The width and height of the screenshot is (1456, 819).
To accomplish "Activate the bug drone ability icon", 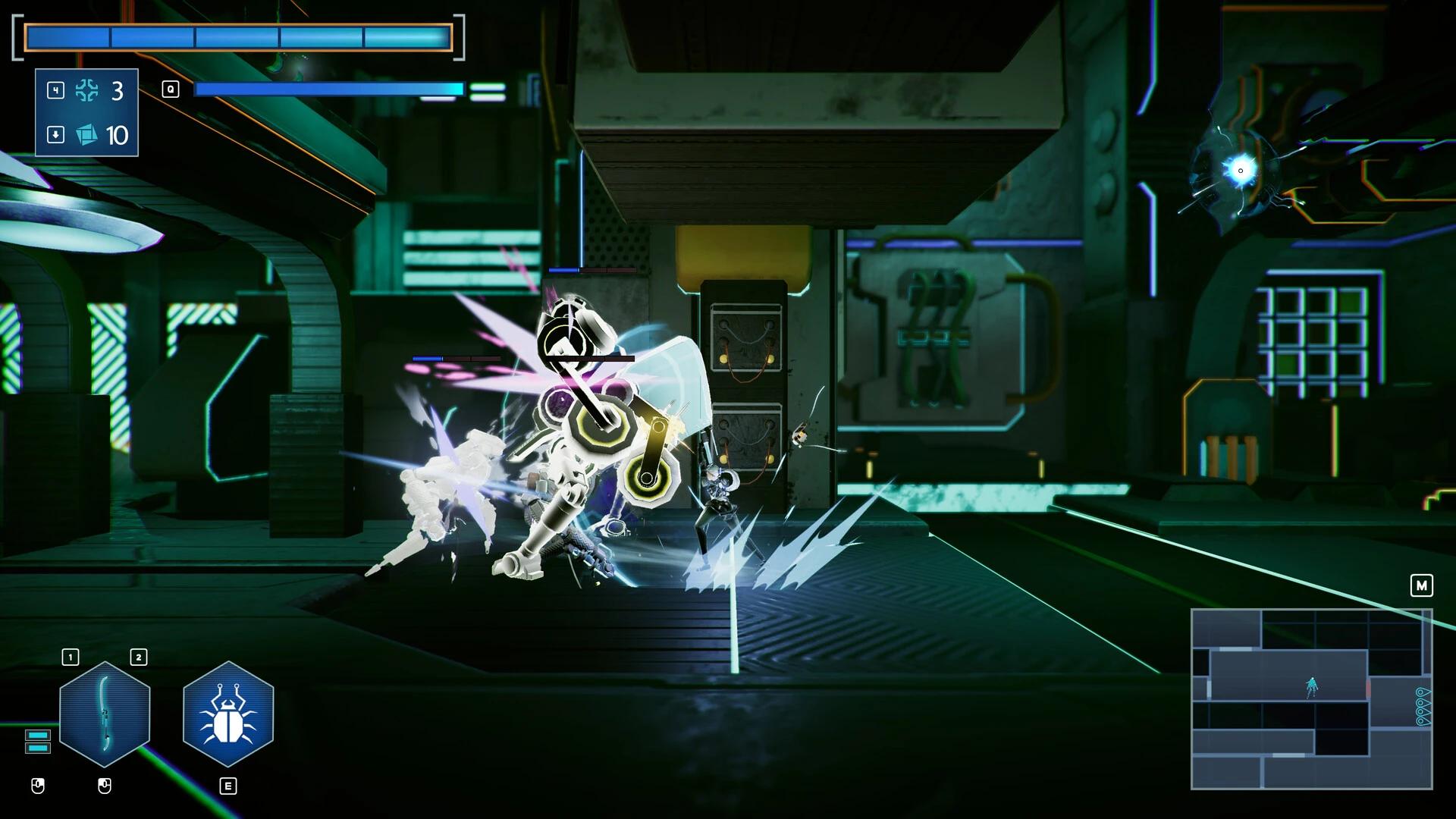I will pos(227,714).
